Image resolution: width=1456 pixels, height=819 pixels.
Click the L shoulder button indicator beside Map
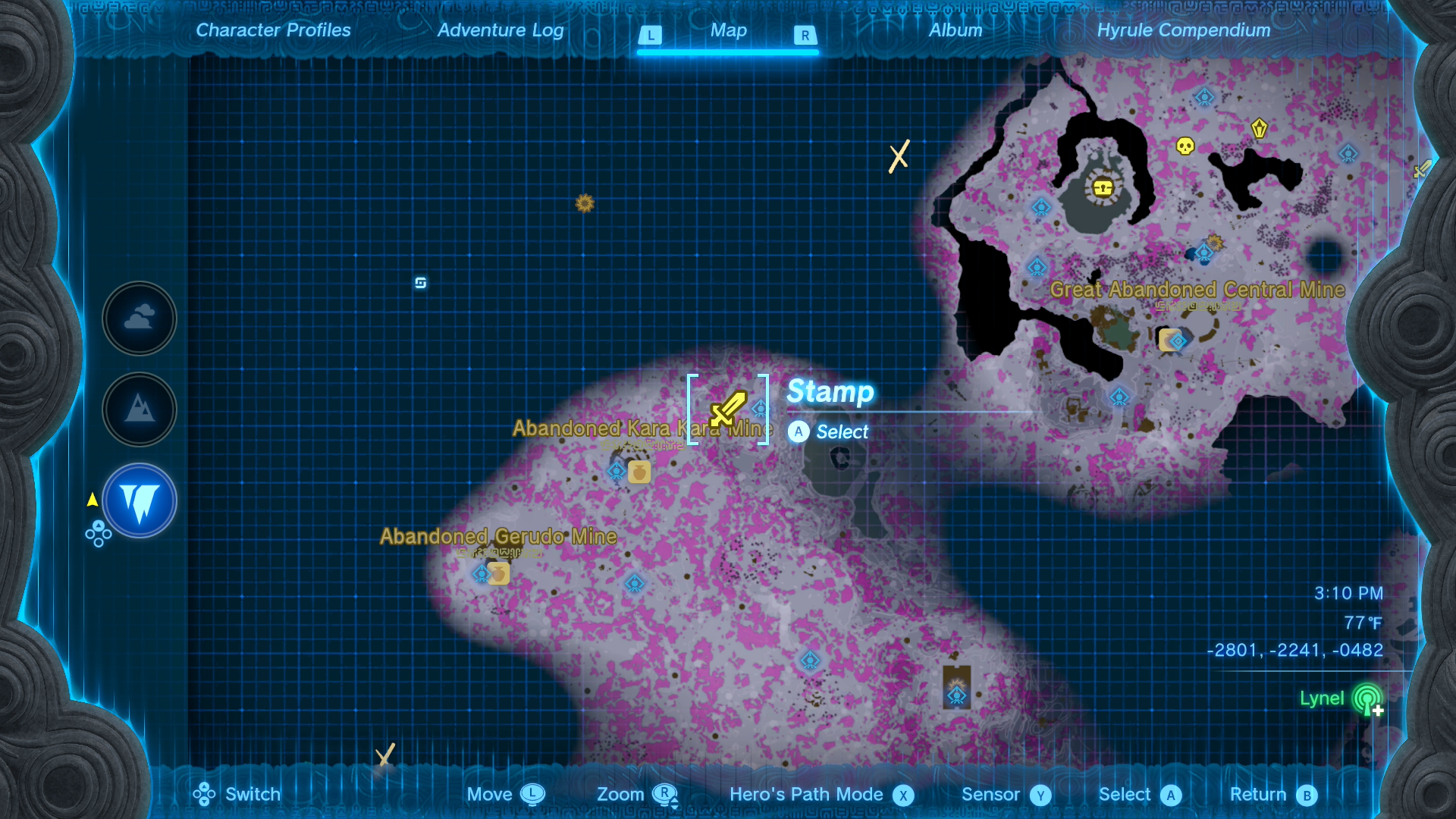point(649,35)
